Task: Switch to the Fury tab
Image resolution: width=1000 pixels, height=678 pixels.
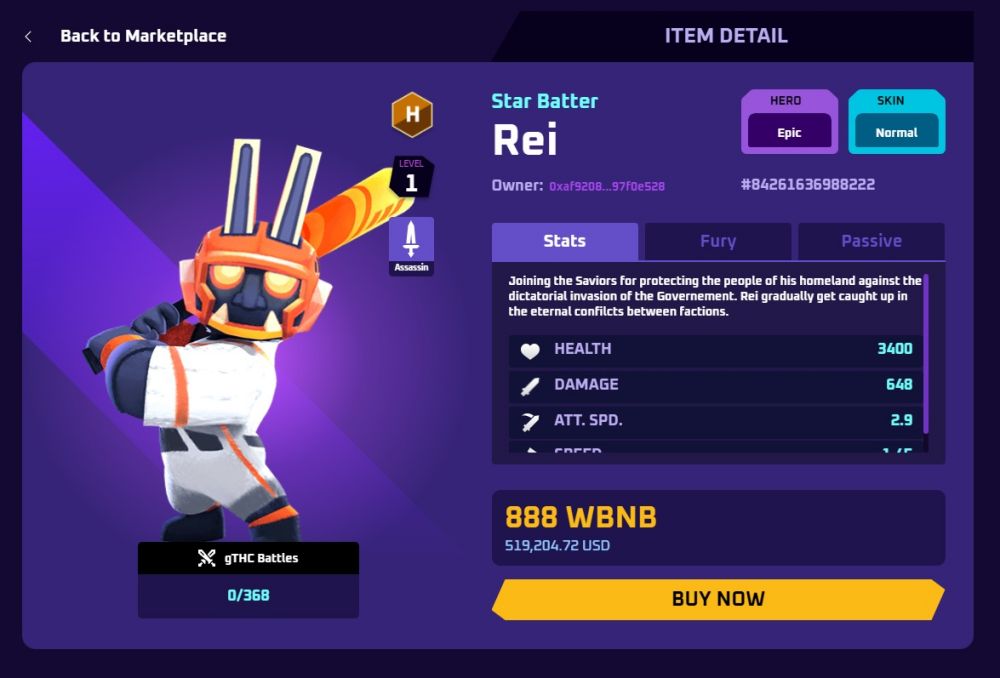Action: tap(717, 241)
